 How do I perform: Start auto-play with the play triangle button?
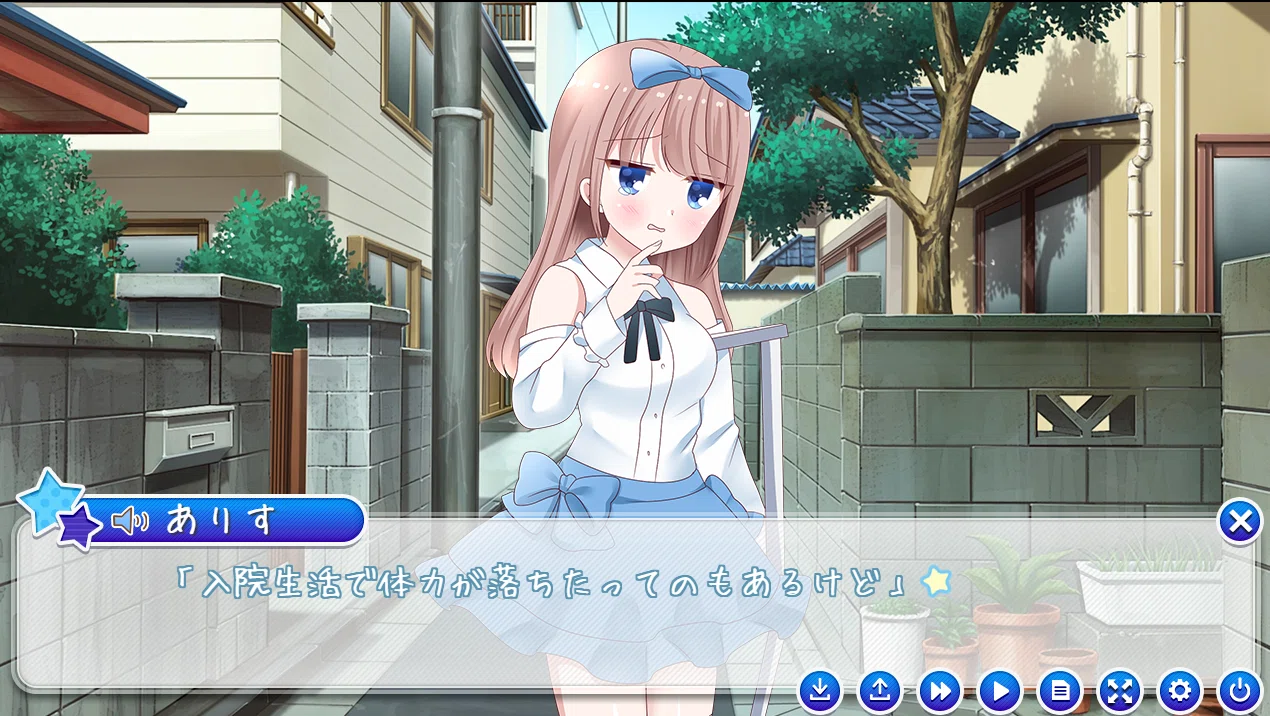1000,690
